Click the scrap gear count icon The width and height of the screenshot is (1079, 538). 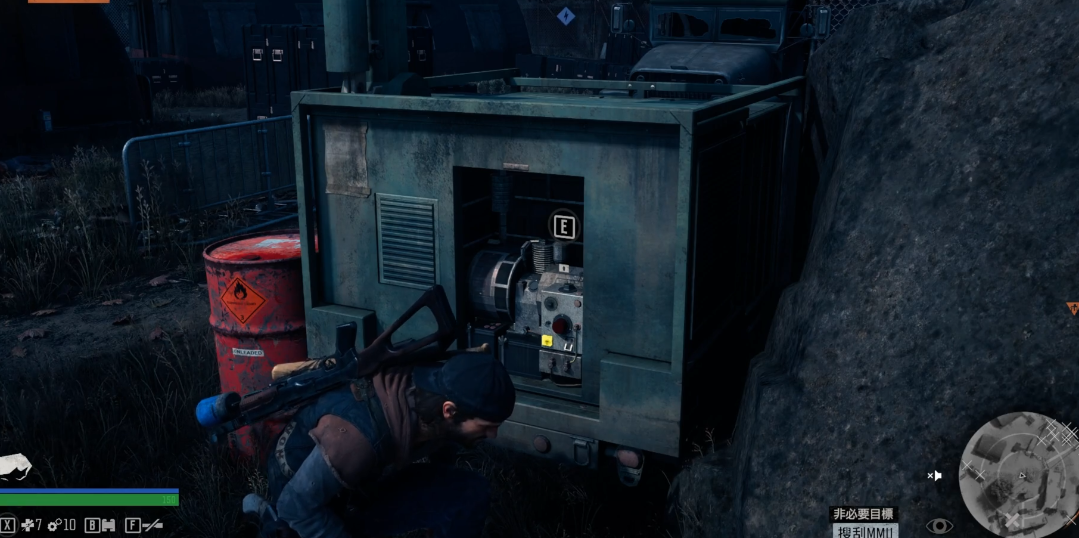[54, 524]
